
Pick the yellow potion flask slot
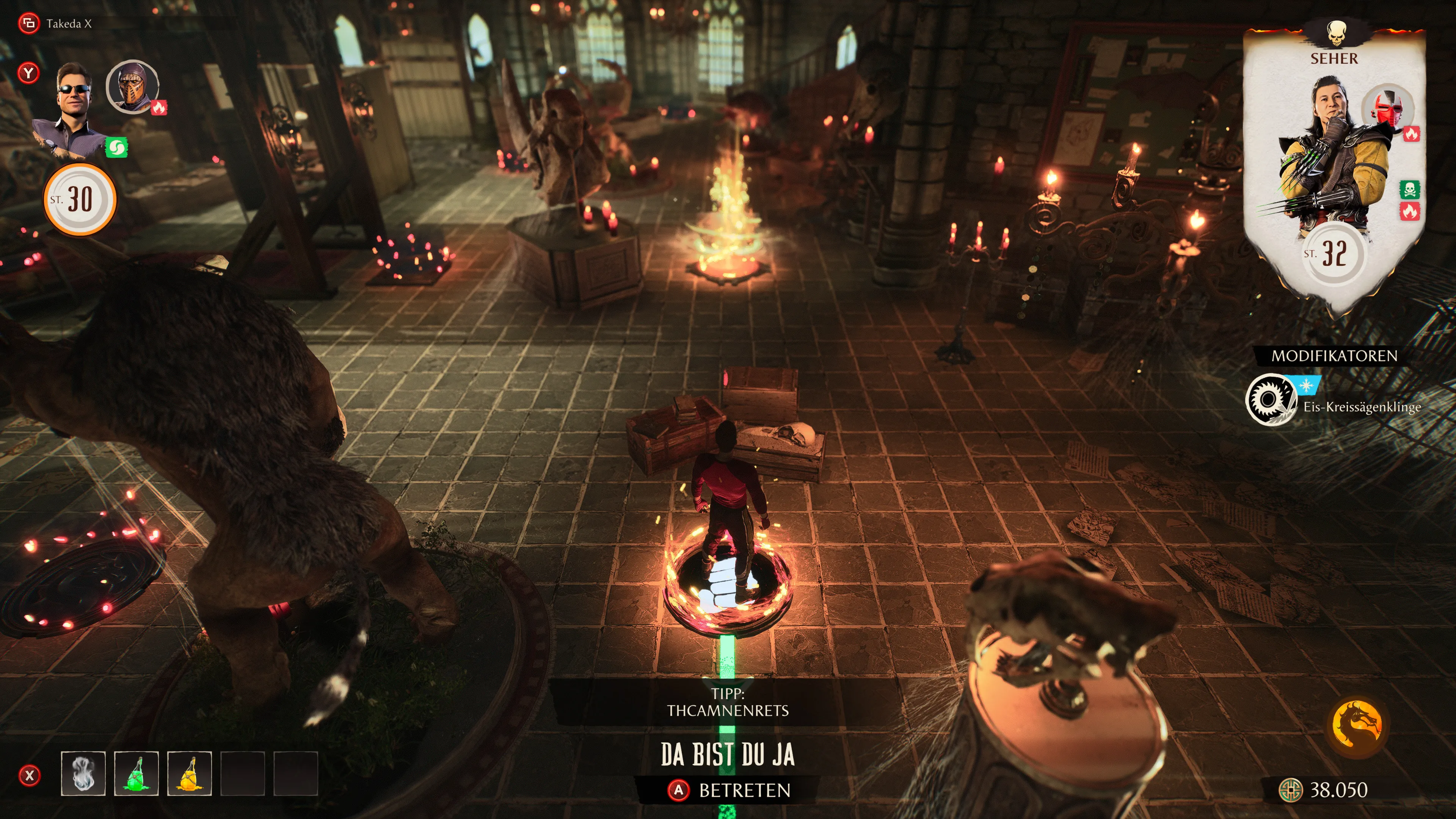[190, 774]
